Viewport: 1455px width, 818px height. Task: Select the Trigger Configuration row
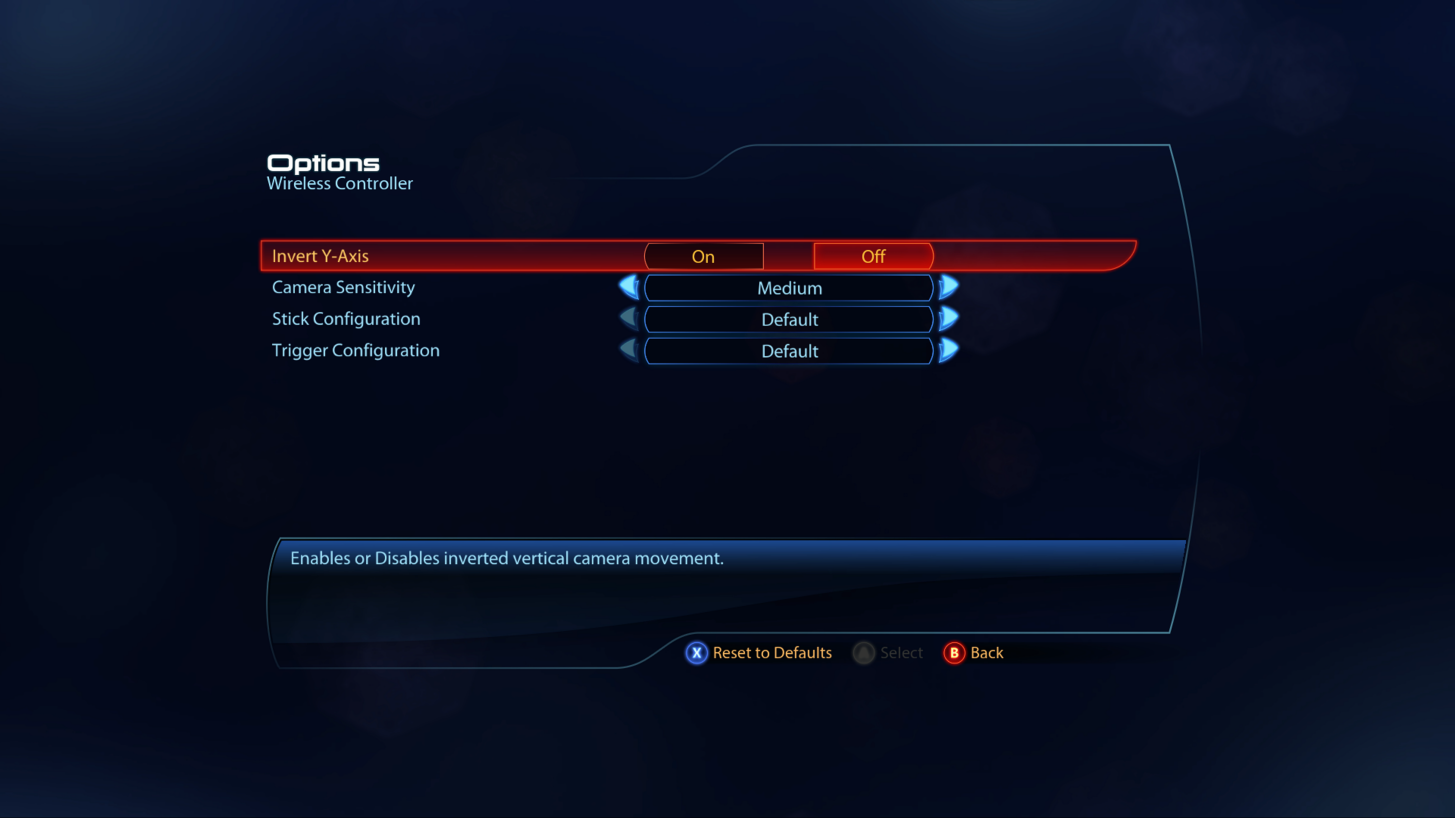355,350
